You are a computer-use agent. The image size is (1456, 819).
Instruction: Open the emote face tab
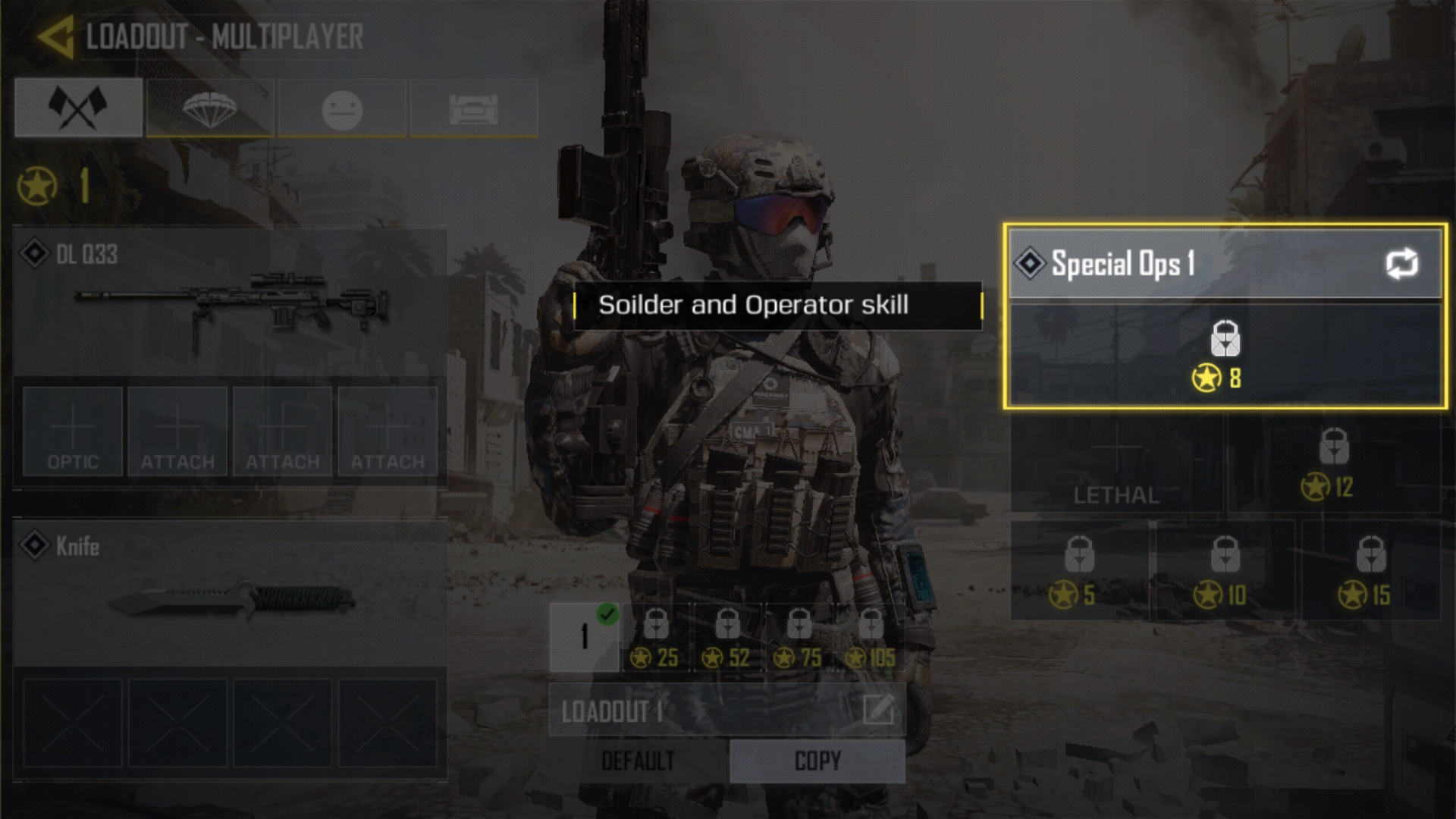click(x=342, y=109)
